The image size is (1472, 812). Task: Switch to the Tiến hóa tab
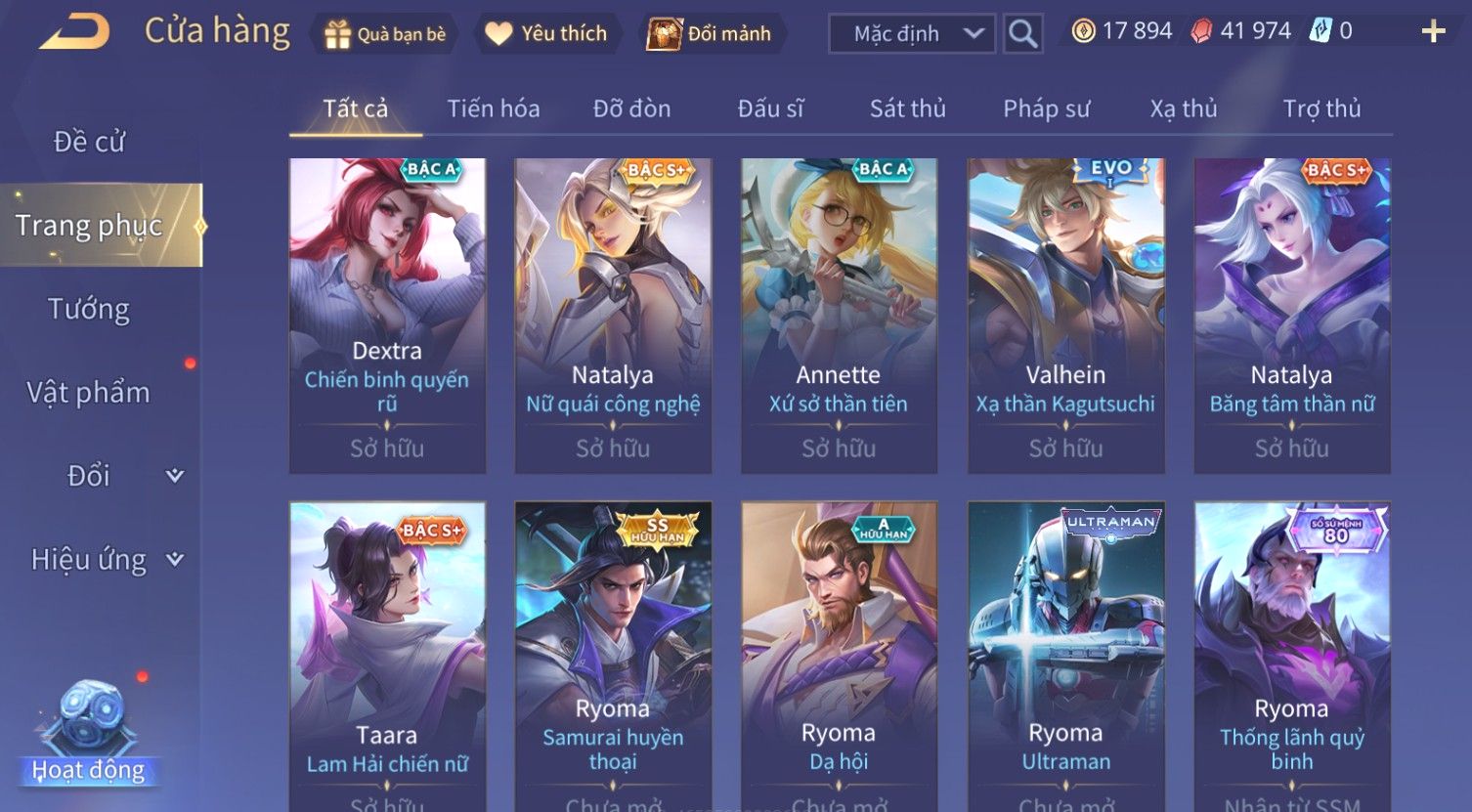click(493, 108)
